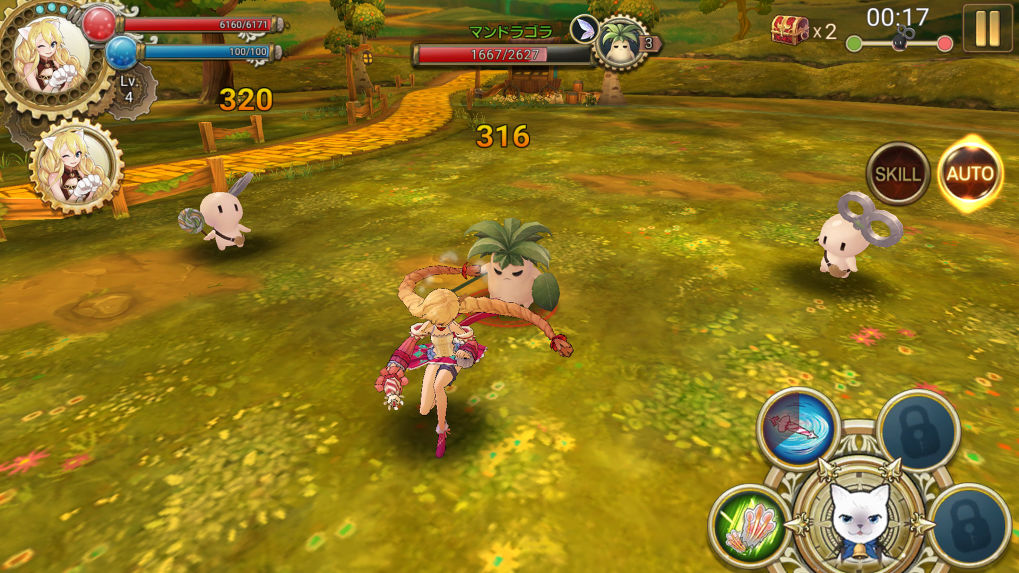Open the treasure chest loot counter
The image size is (1019, 573).
click(x=790, y=30)
